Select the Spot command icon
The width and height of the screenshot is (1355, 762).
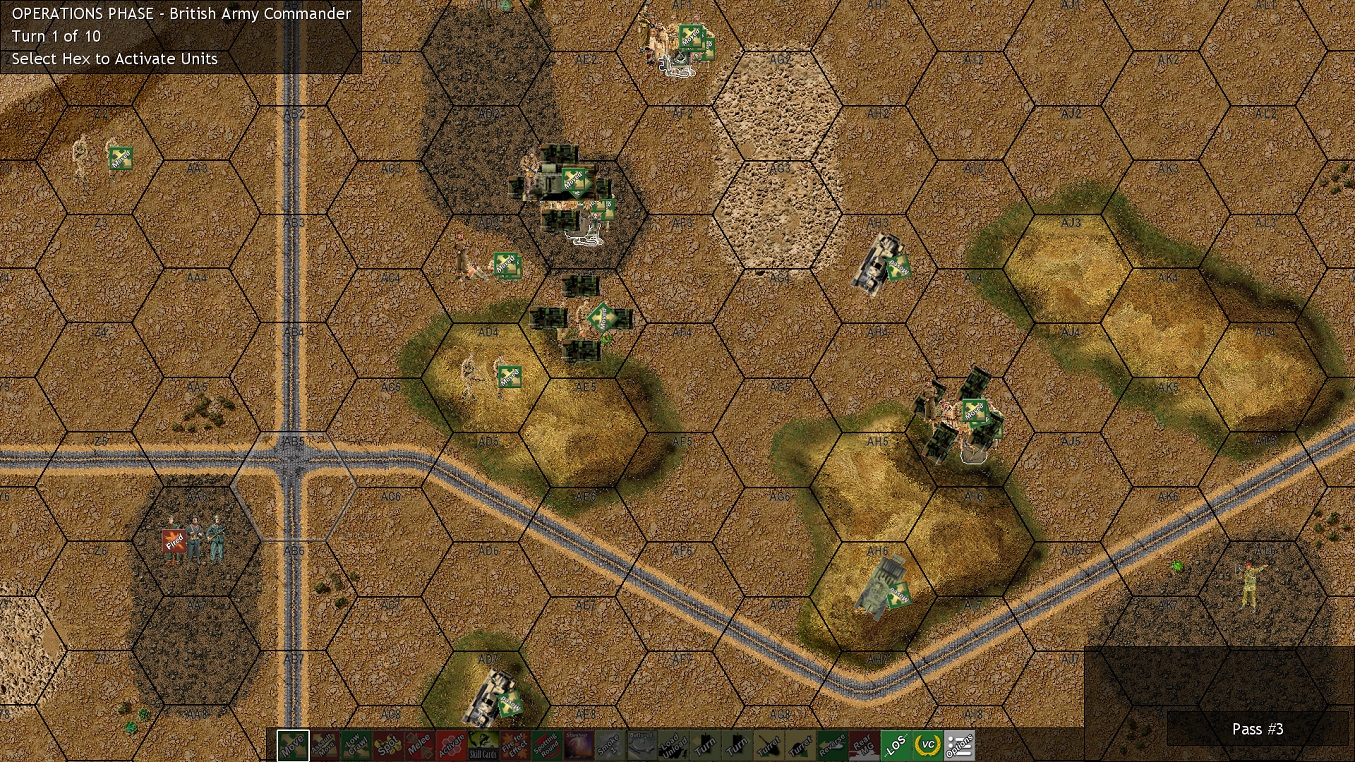tap(388, 746)
